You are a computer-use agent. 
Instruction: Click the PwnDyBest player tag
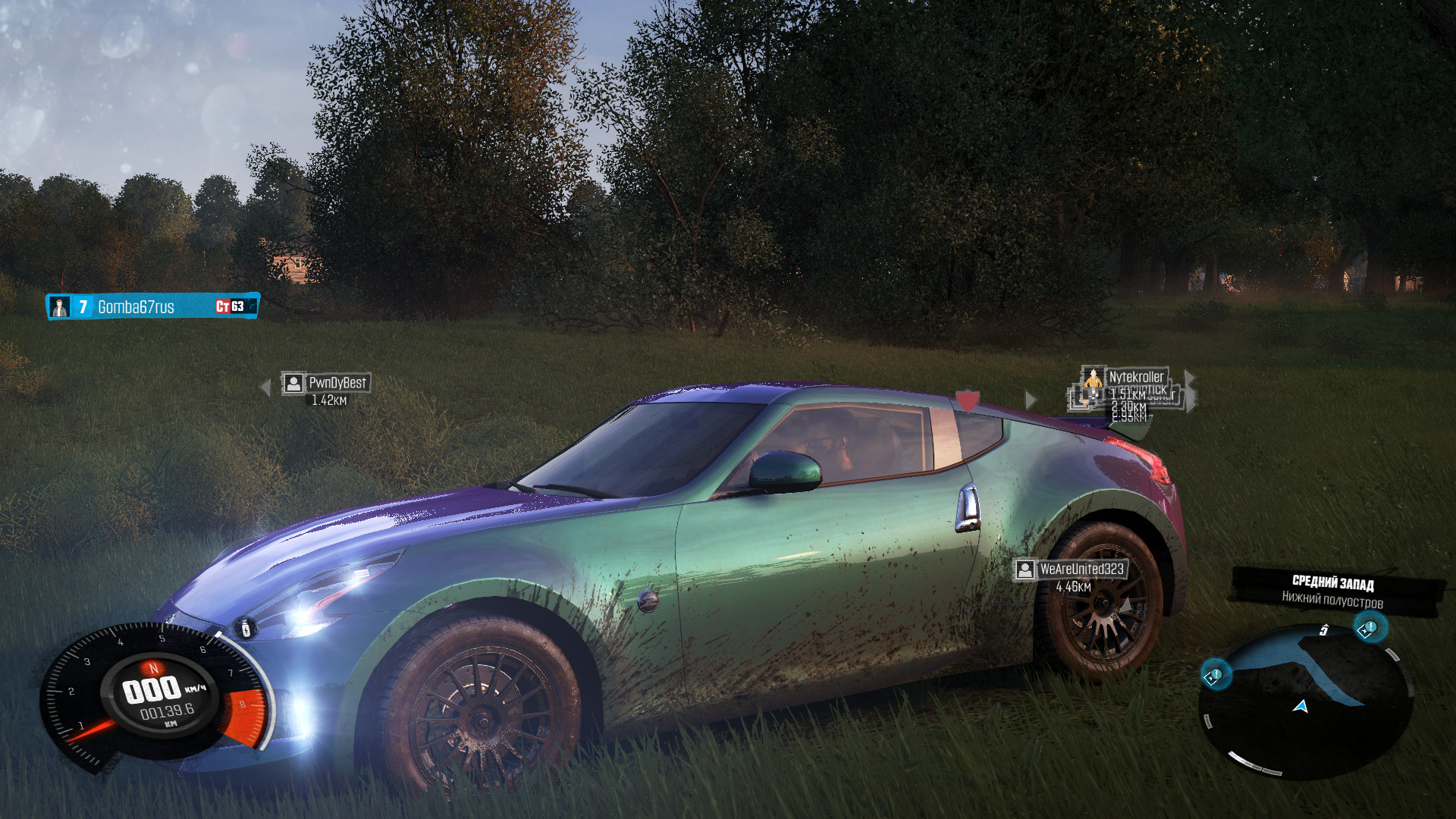tap(326, 383)
